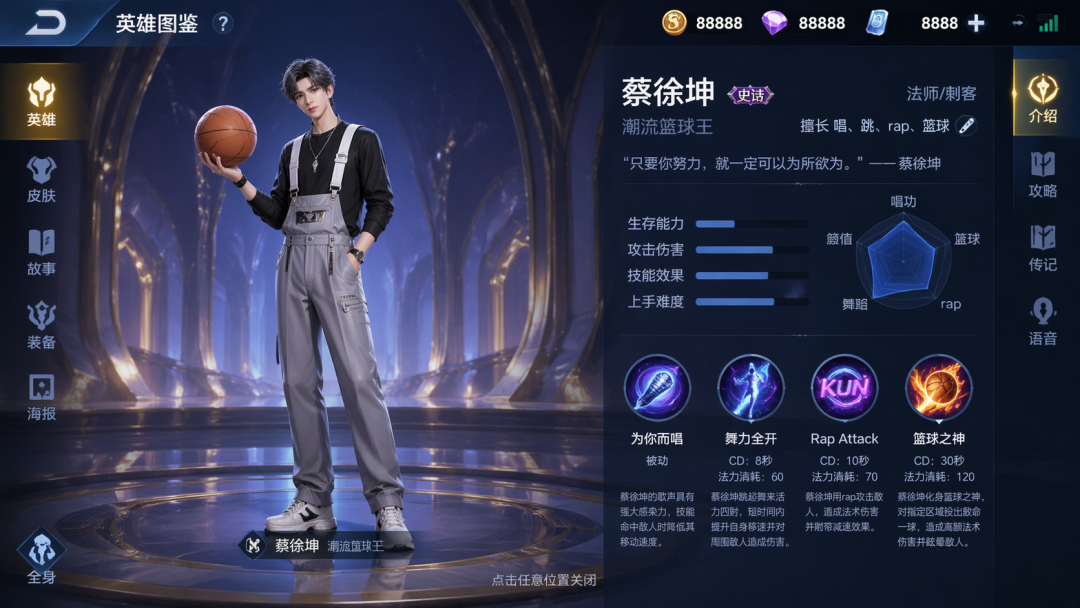Select the Rap Attack skill icon
The height and width of the screenshot is (608, 1080).
(x=844, y=388)
